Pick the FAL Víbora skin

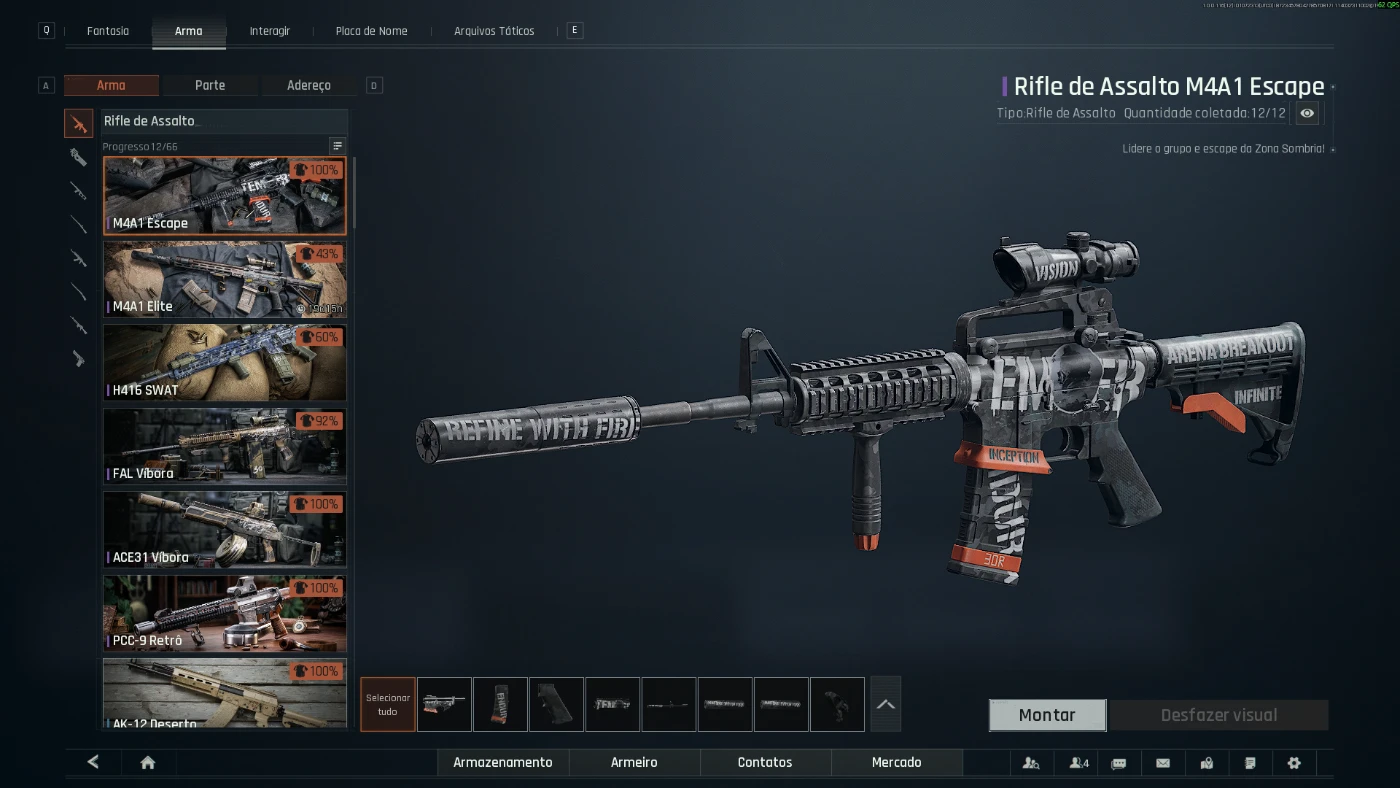click(225, 446)
